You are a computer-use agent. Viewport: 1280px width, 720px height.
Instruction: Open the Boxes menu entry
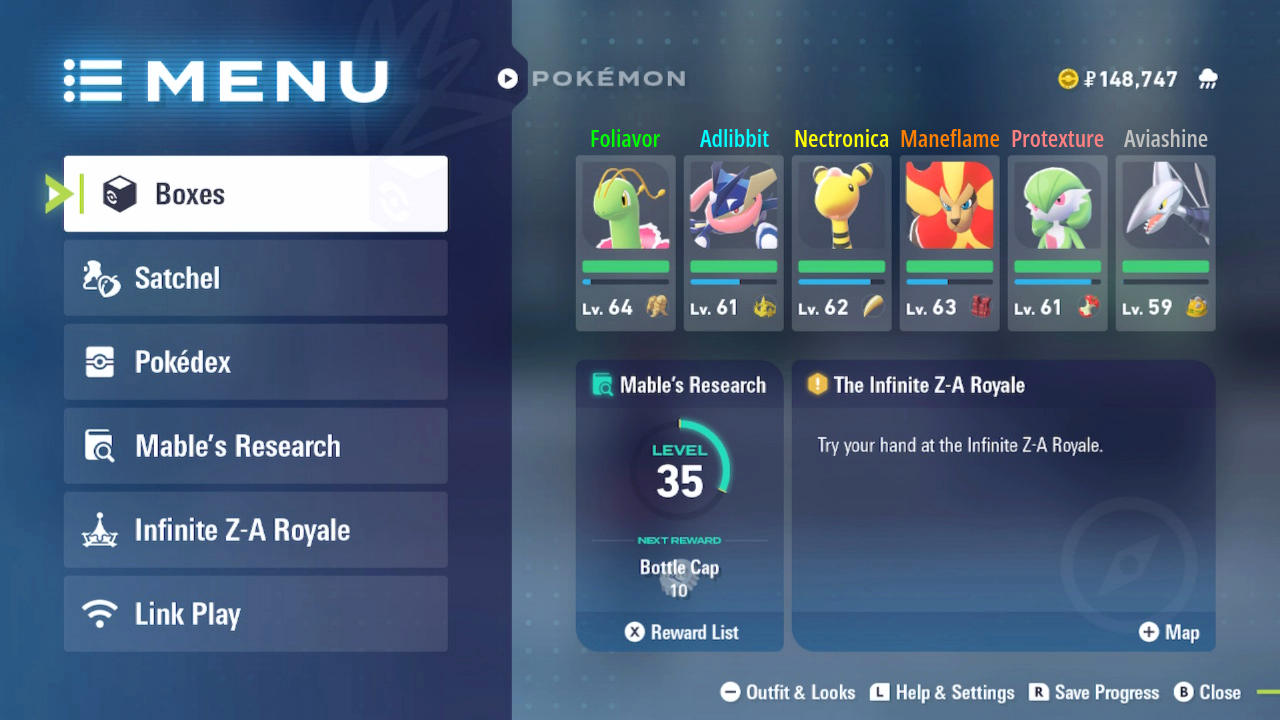coord(255,194)
